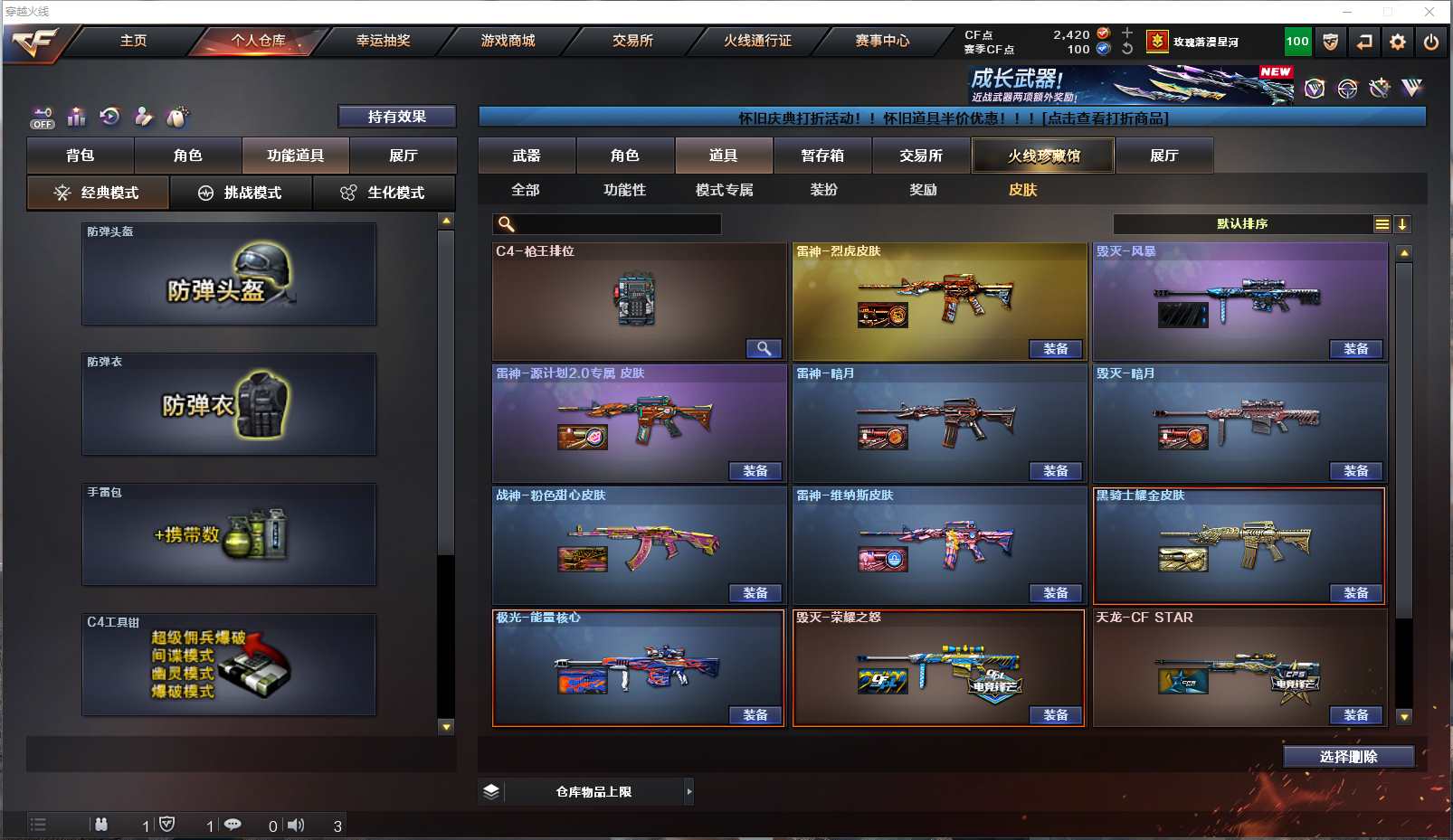The image size is (1453, 840).
Task: Close the game window
Action: pyautogui.click(x=1429, y=12)
